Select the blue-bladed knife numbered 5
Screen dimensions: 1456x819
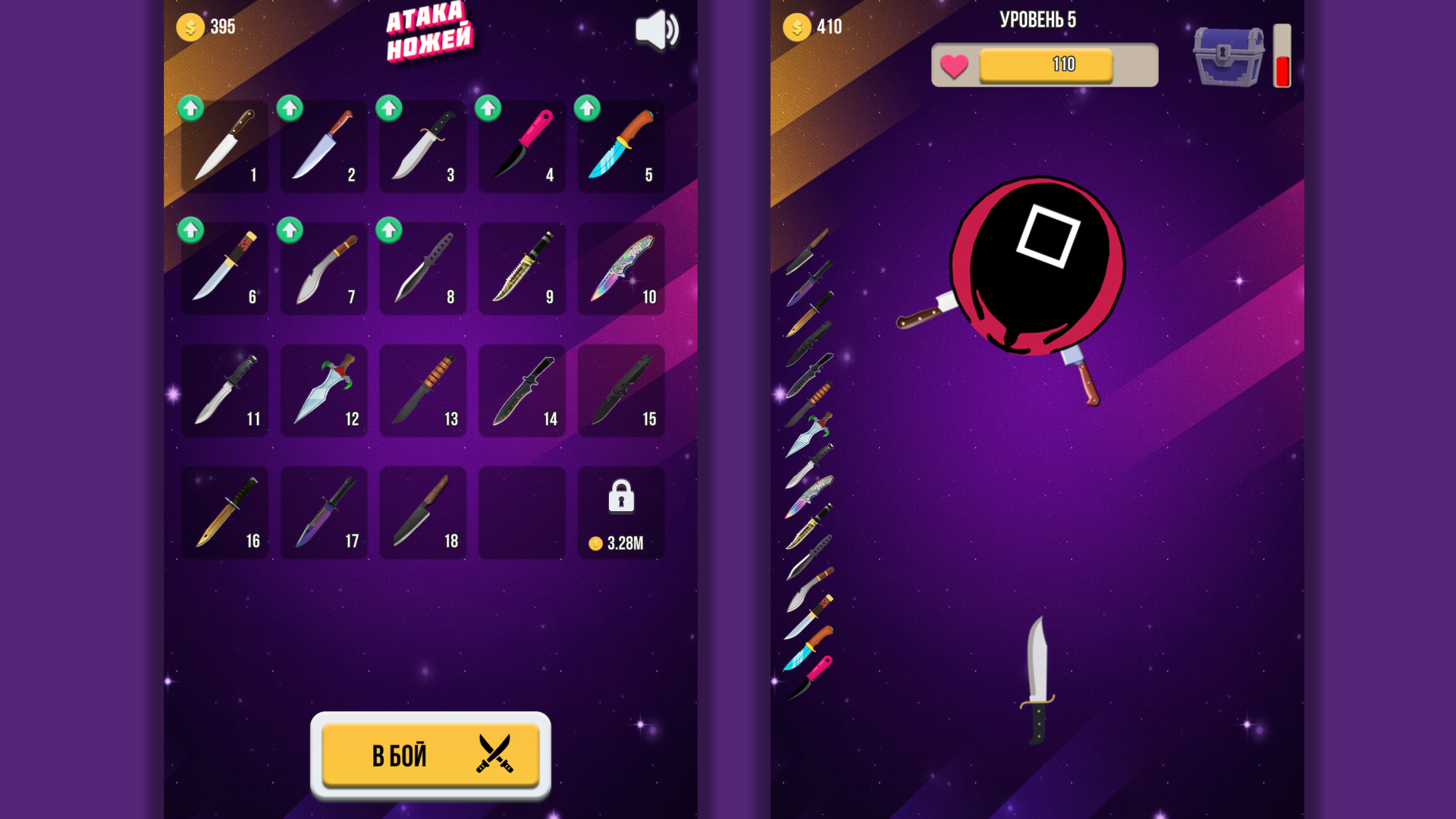[620, 146]
